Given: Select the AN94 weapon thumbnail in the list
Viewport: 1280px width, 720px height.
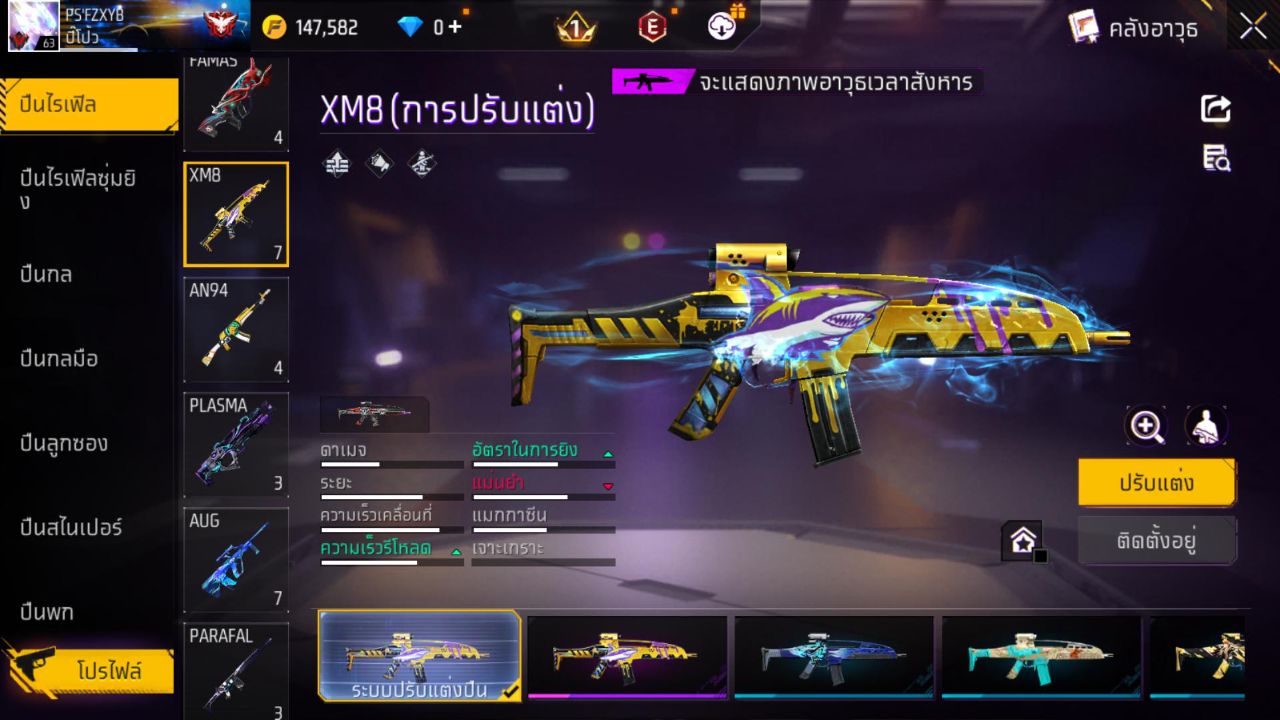Looking at the screenshot, I should point(235,330).
